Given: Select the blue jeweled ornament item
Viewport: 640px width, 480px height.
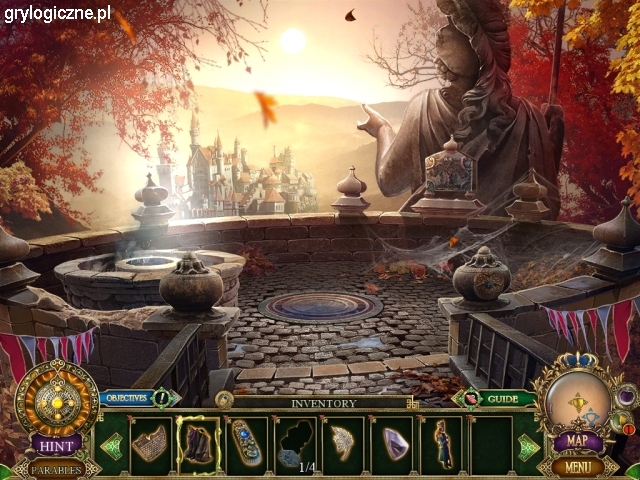Looking at the screenshot, I should click(246, 444).
